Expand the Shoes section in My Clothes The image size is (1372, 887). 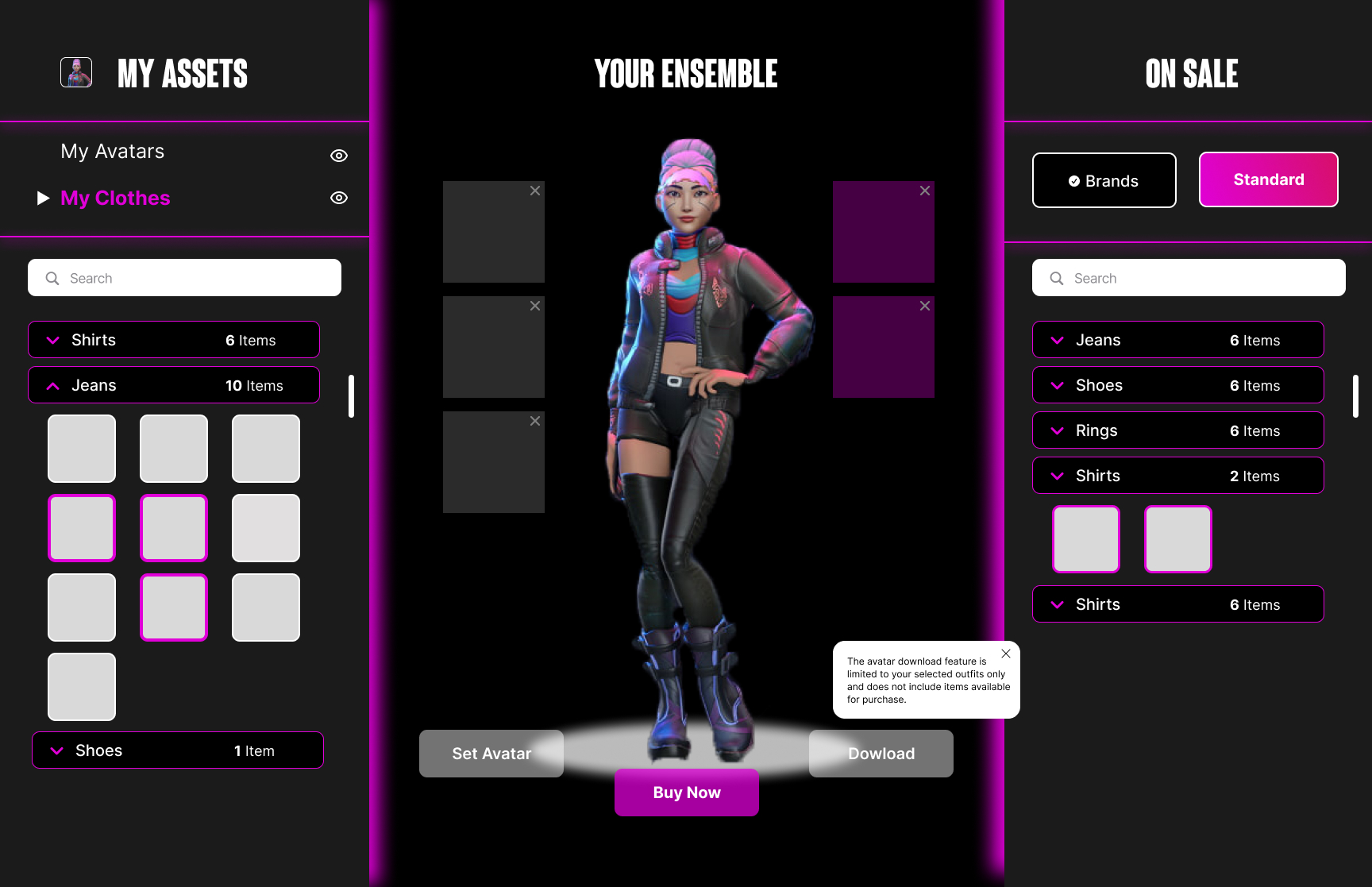(x=56, y=750)
